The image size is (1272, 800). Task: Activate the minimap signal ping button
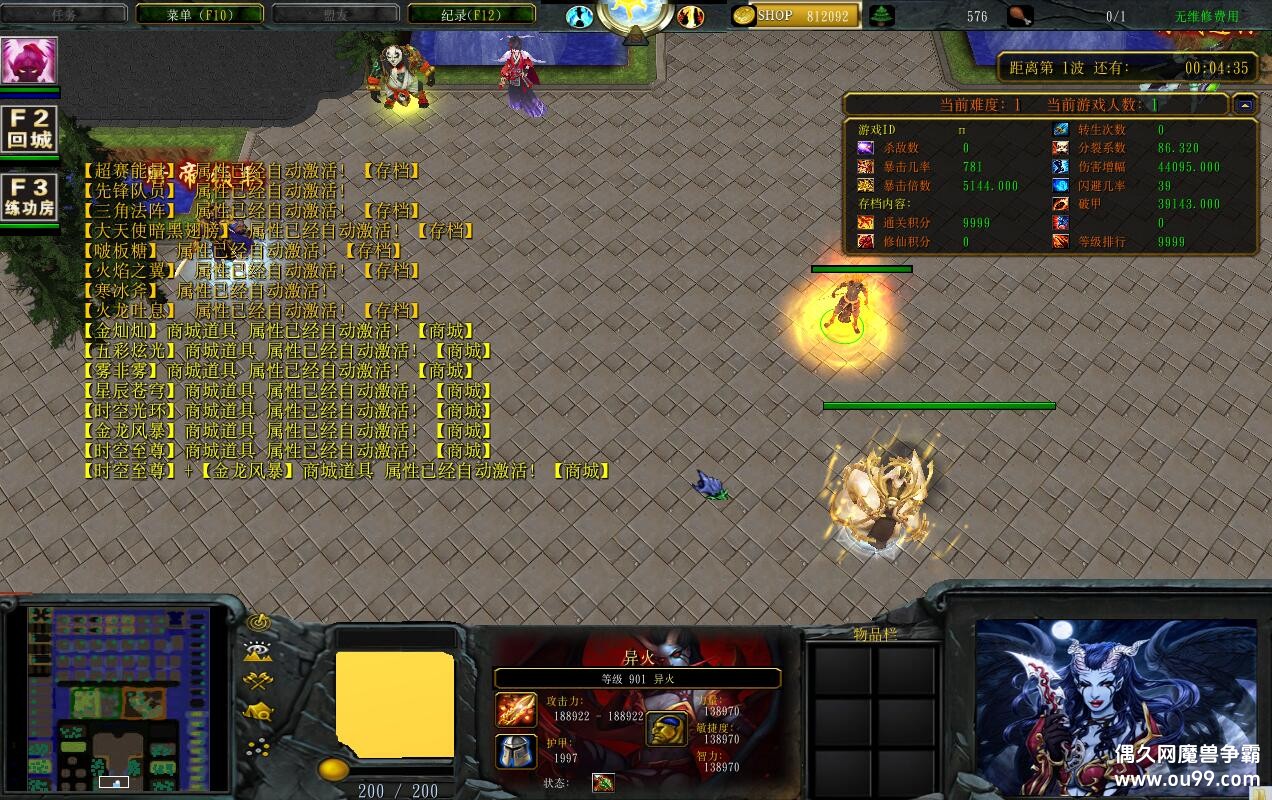coord(259,622)
